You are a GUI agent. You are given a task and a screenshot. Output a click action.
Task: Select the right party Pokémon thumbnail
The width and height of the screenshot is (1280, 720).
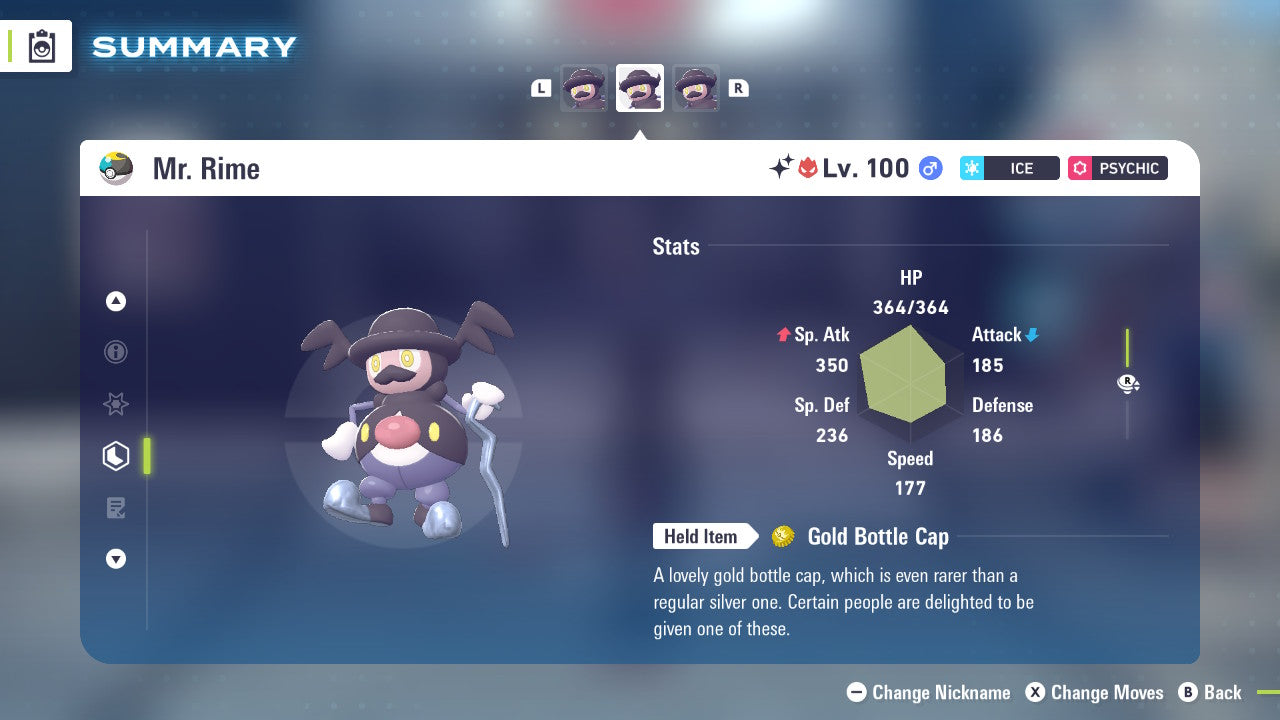click(x=696, y=88)
